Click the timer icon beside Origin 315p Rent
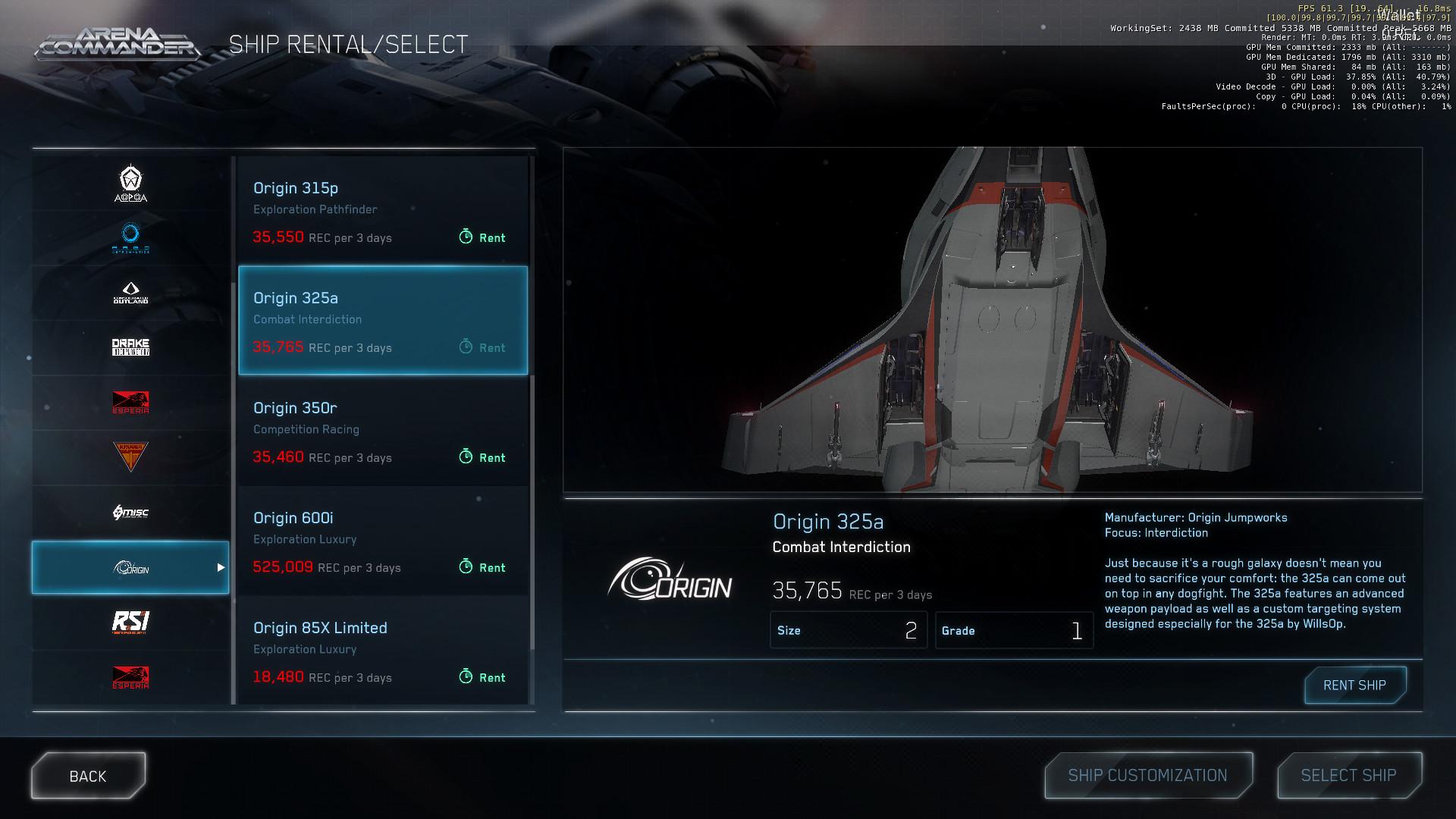Screen dimensions: 1456x819 pos(465,237)
